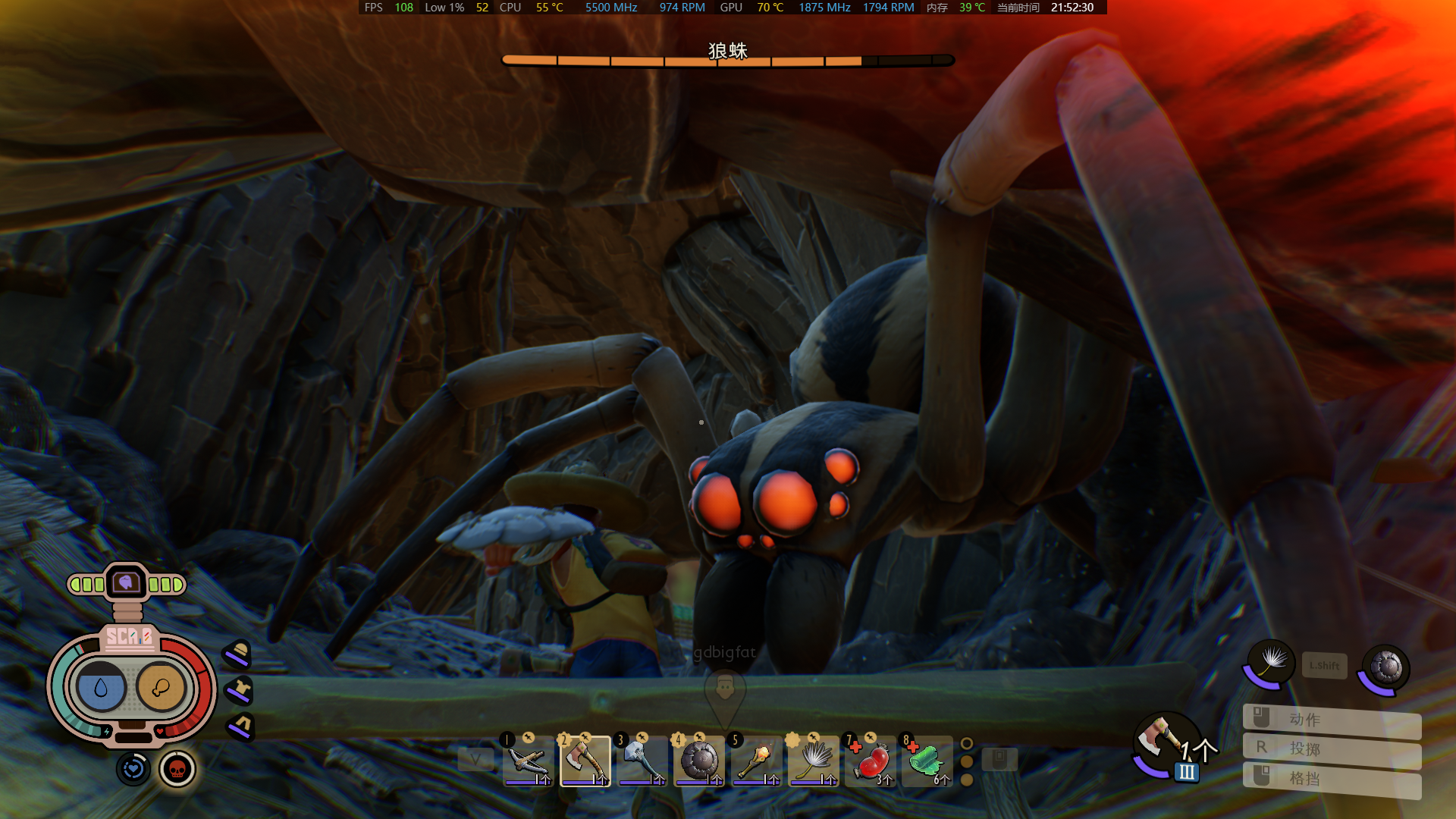Equip the round shield from the hotbar
The image size is (1456, 819).
[x=698, y=761]
